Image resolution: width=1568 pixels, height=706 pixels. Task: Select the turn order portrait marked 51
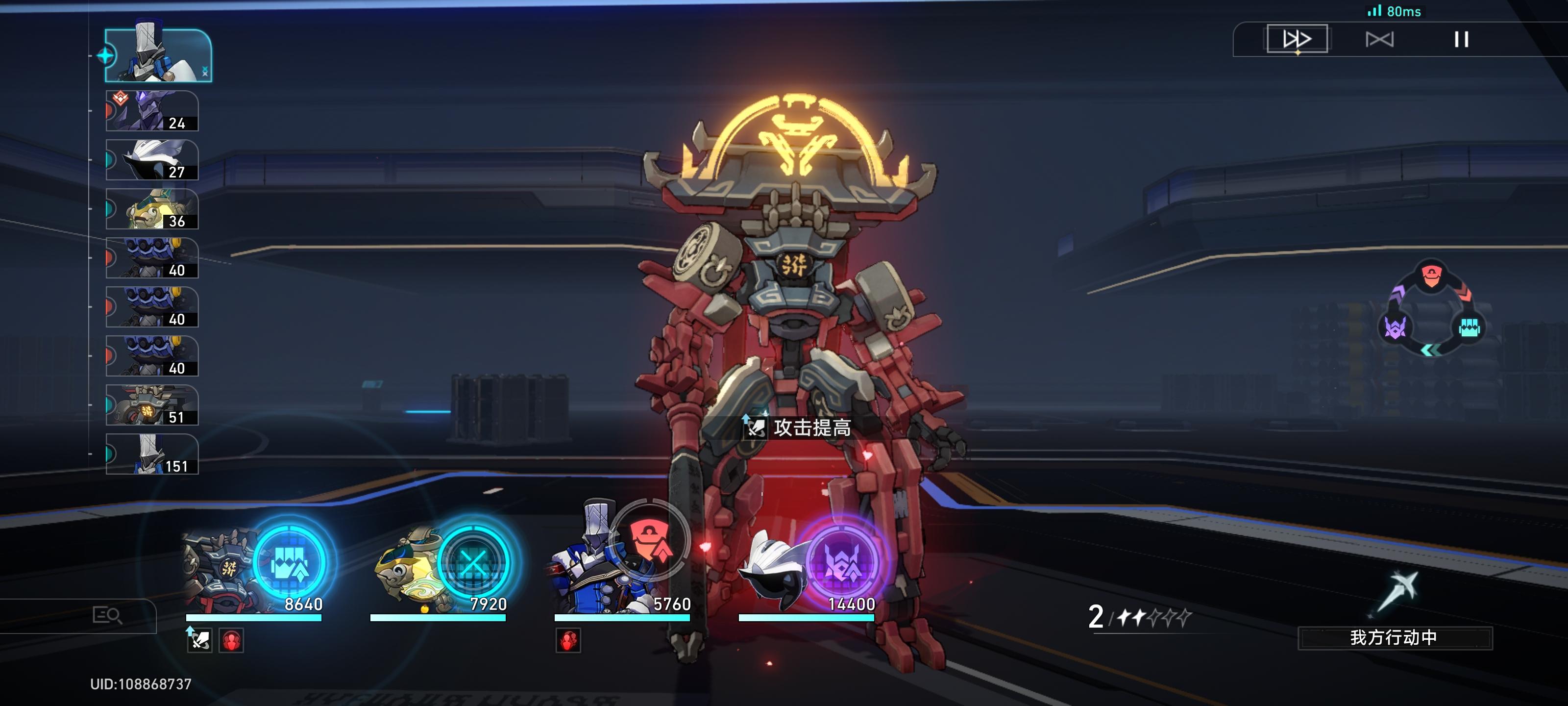[152, 405]
